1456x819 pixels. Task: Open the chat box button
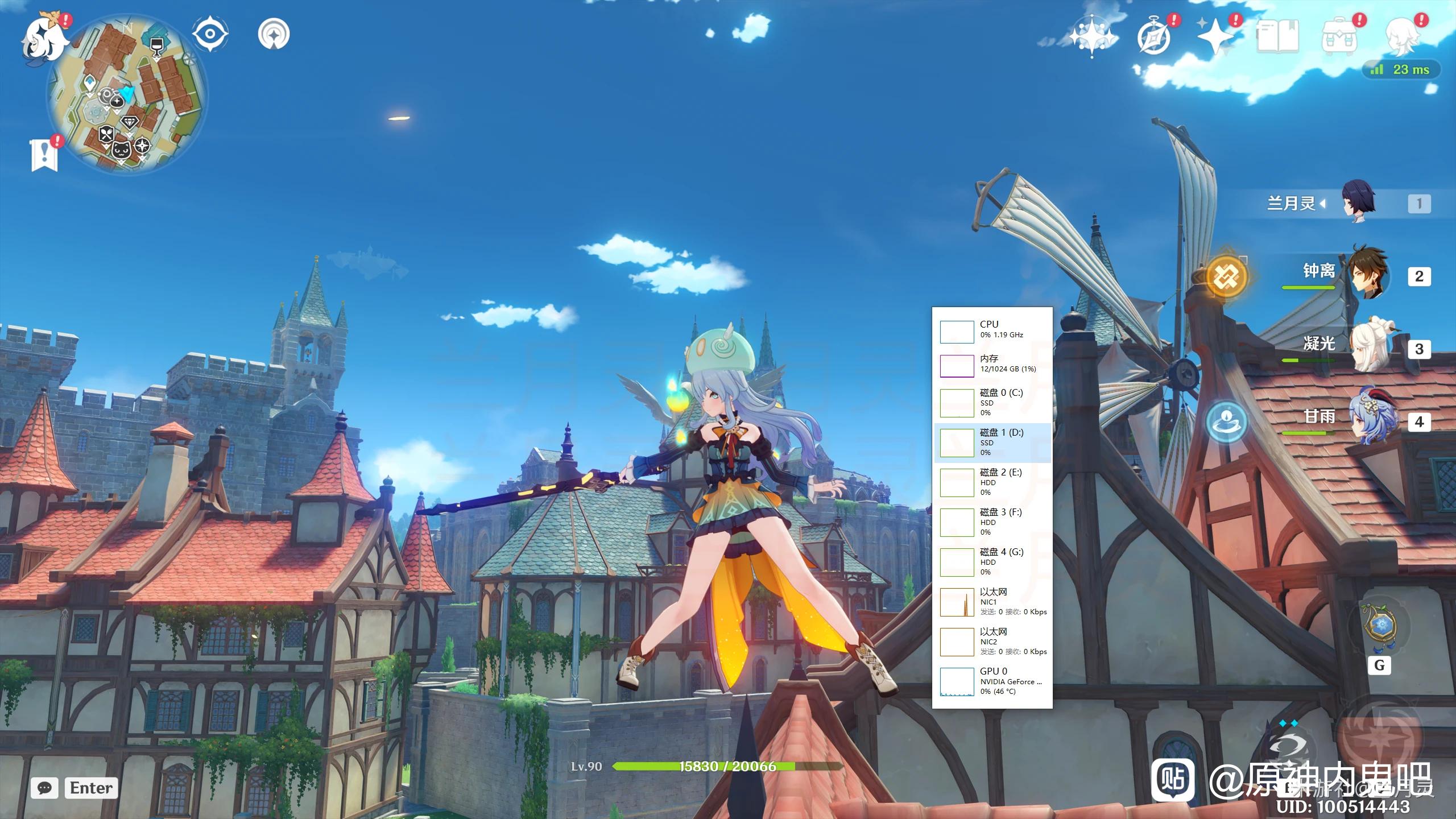[x=45, y=788]
